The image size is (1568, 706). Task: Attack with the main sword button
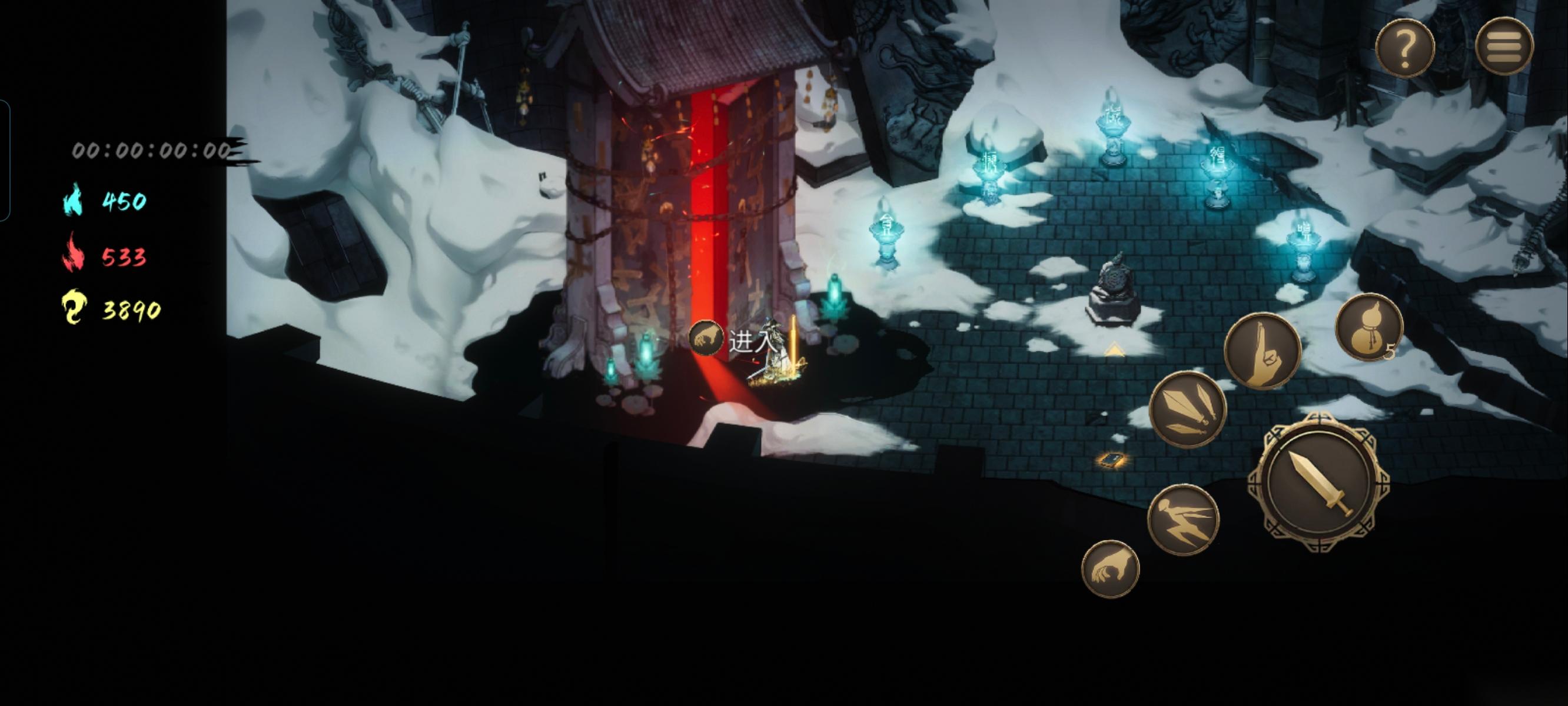1318,482
